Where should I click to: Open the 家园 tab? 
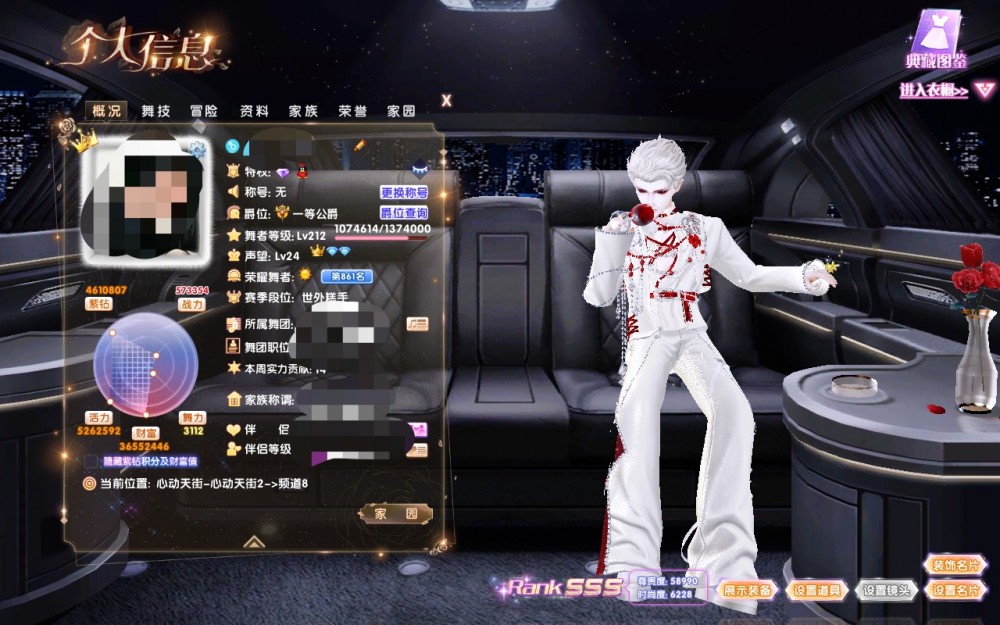[x=401, y=111]
